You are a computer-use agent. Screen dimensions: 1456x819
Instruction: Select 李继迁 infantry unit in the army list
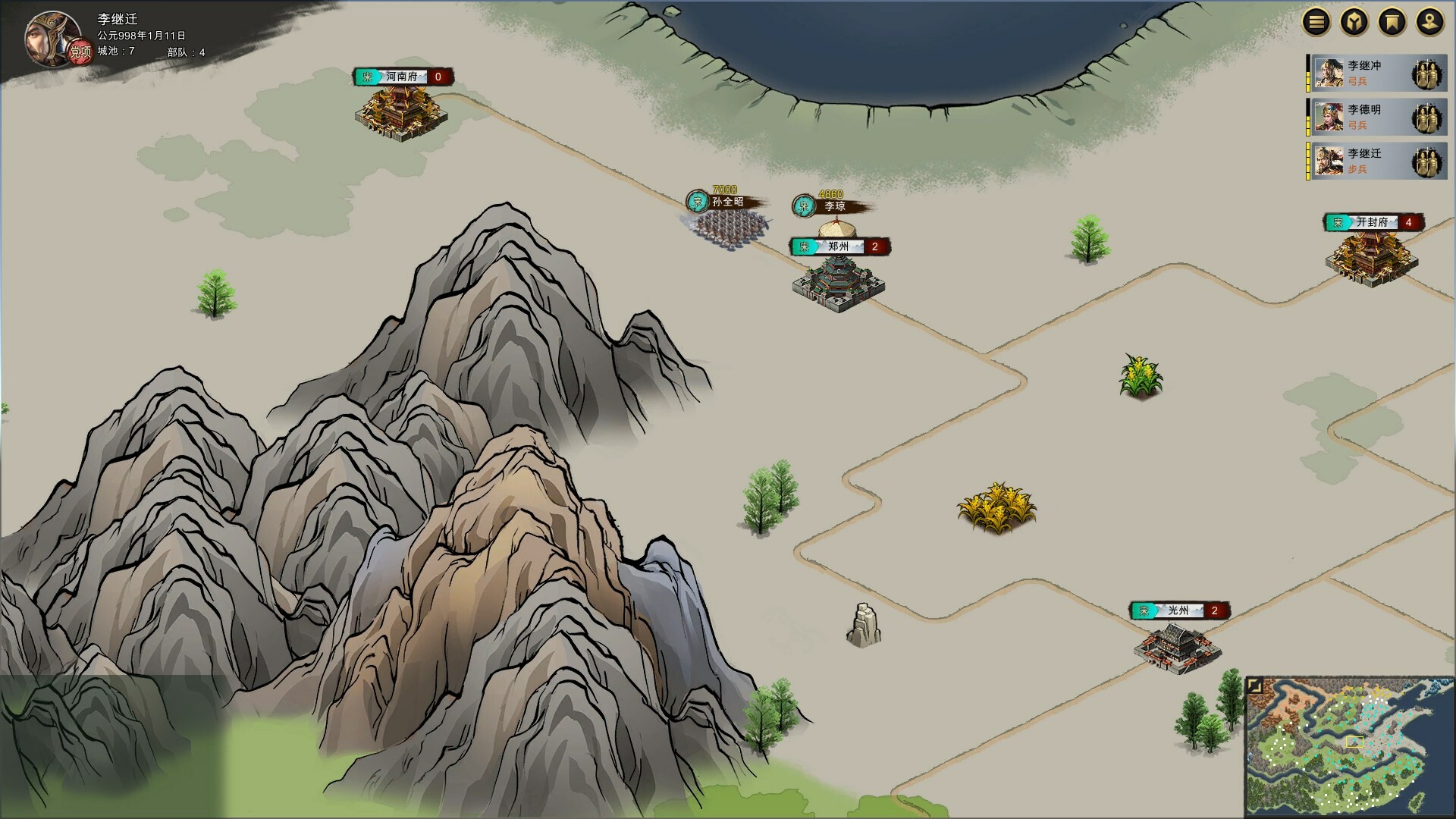tap(1376, 162)
